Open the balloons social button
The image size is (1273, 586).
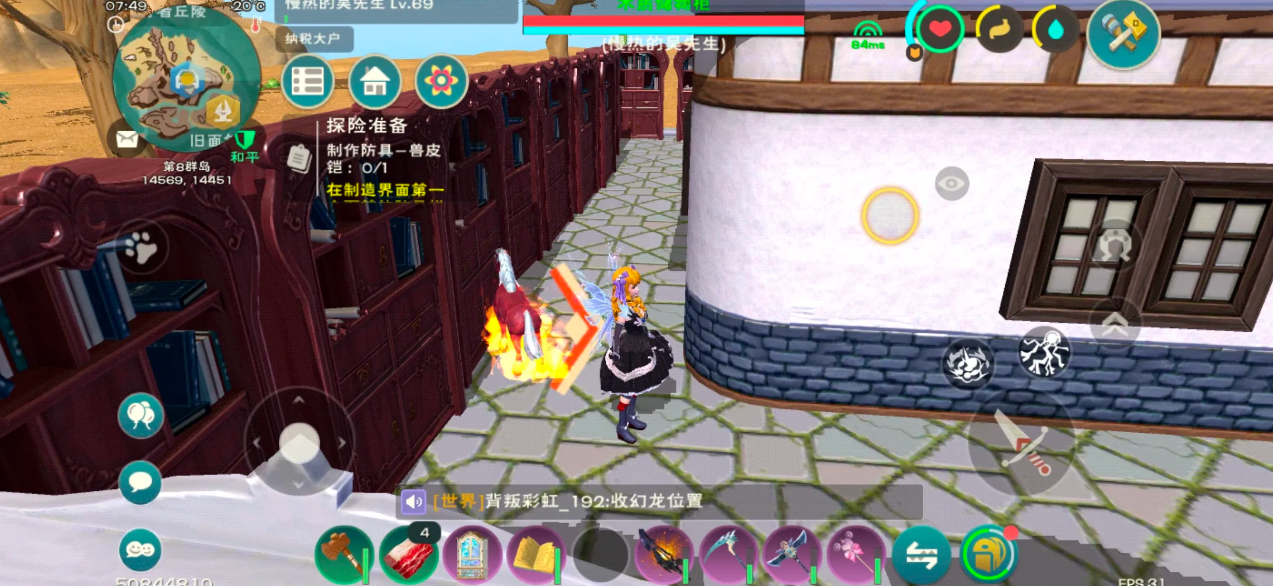[141, 415]
